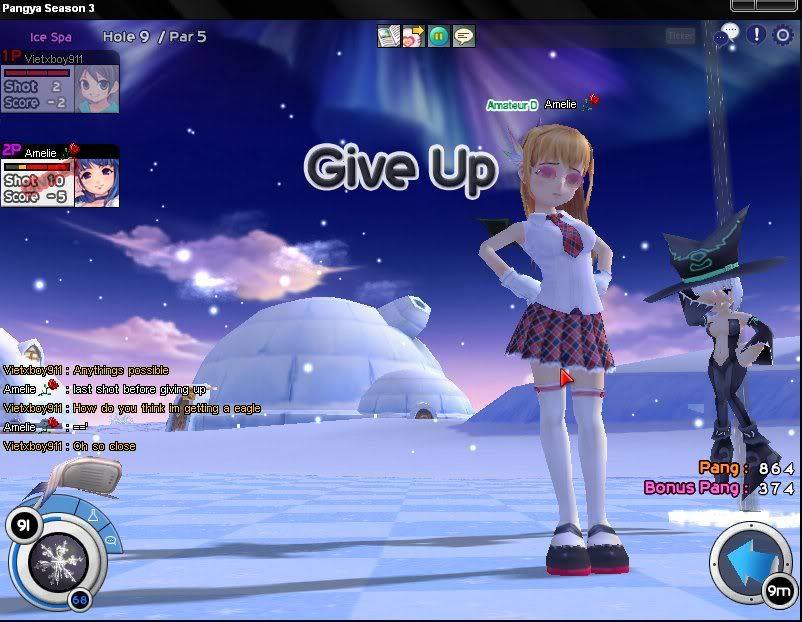The width and height of the screenshot is (802, 622).
Task: Select Amelie's 2P player panel
Action: point(60,176)
